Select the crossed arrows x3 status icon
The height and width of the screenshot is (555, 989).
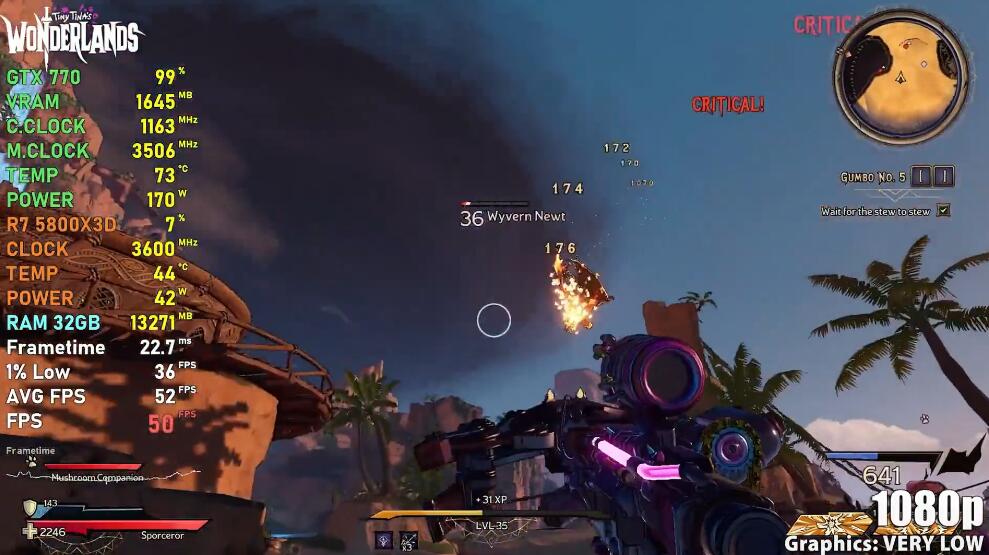pos(408,540)
